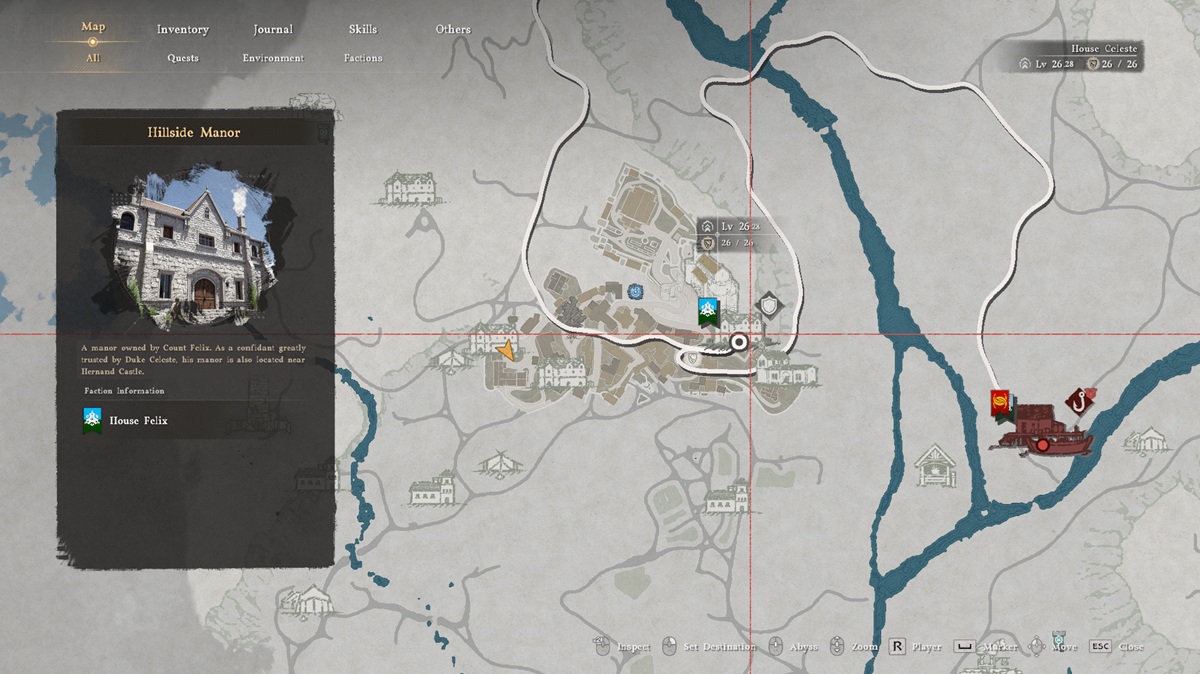Show All map markers filter
Viewport: 1200px width, 674px height.
pos(93,58)
